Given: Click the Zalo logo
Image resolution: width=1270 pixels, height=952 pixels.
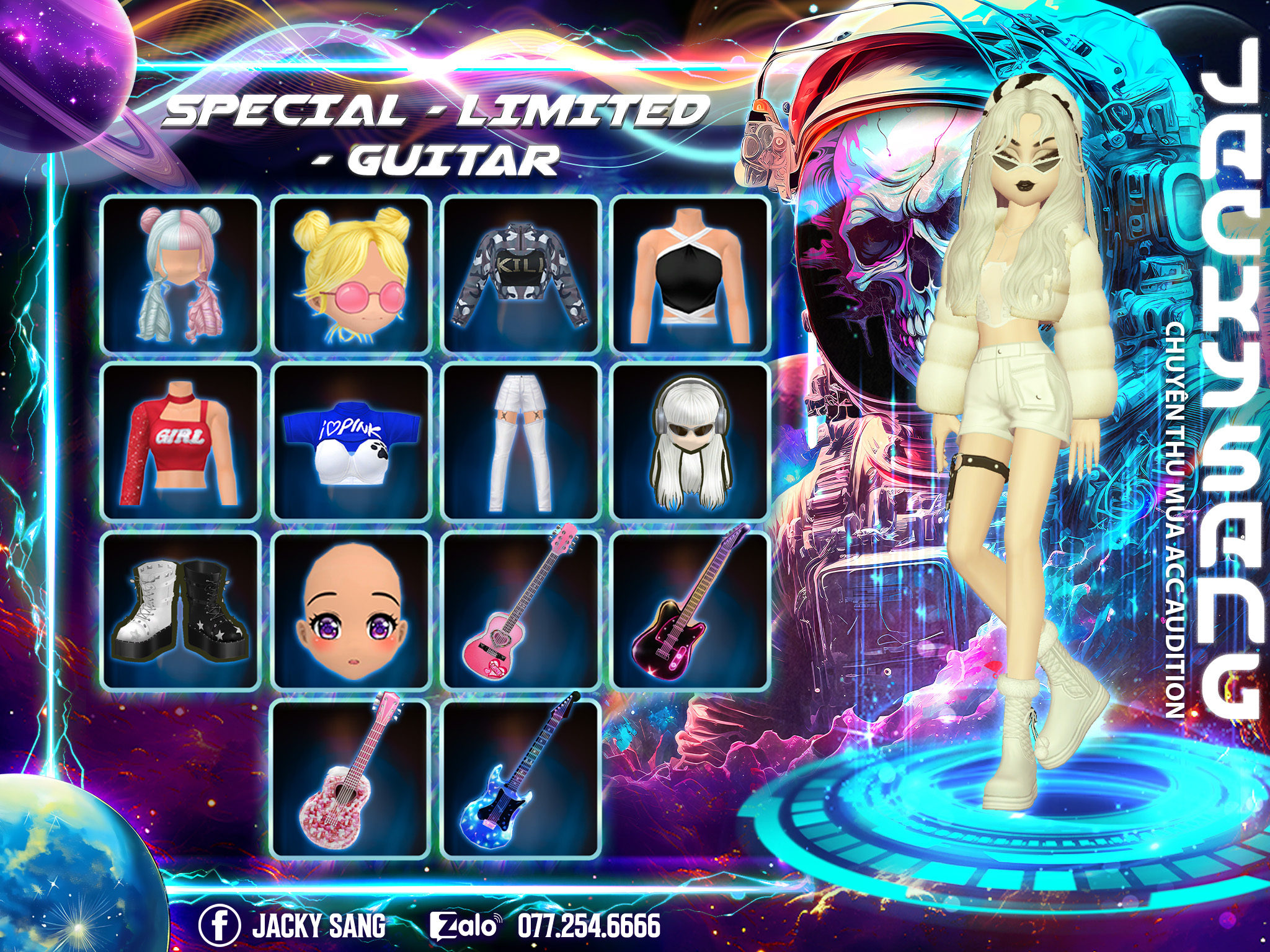Looking at the screenshot, I should (x=465, y=926).
